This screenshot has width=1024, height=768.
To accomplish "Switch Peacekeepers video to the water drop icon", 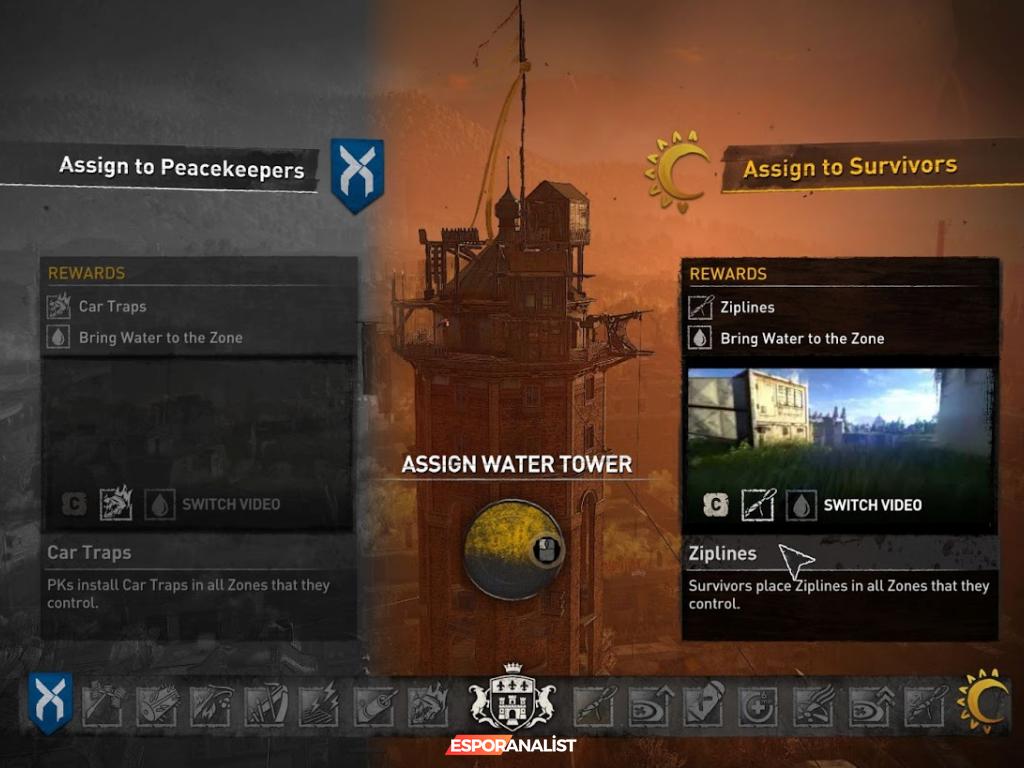I will [x=159, y=504].
